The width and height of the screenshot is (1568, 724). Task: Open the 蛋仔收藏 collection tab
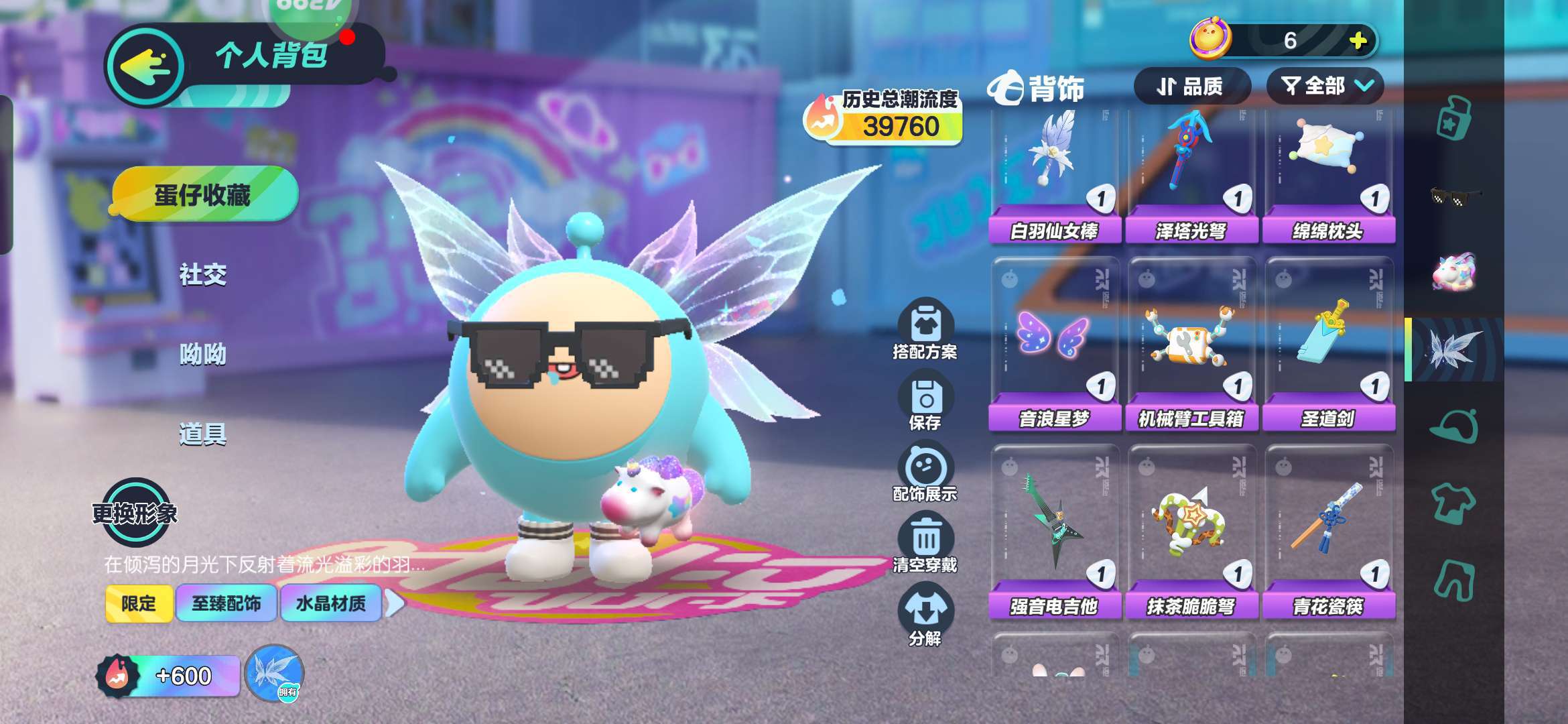pos(202,195)
